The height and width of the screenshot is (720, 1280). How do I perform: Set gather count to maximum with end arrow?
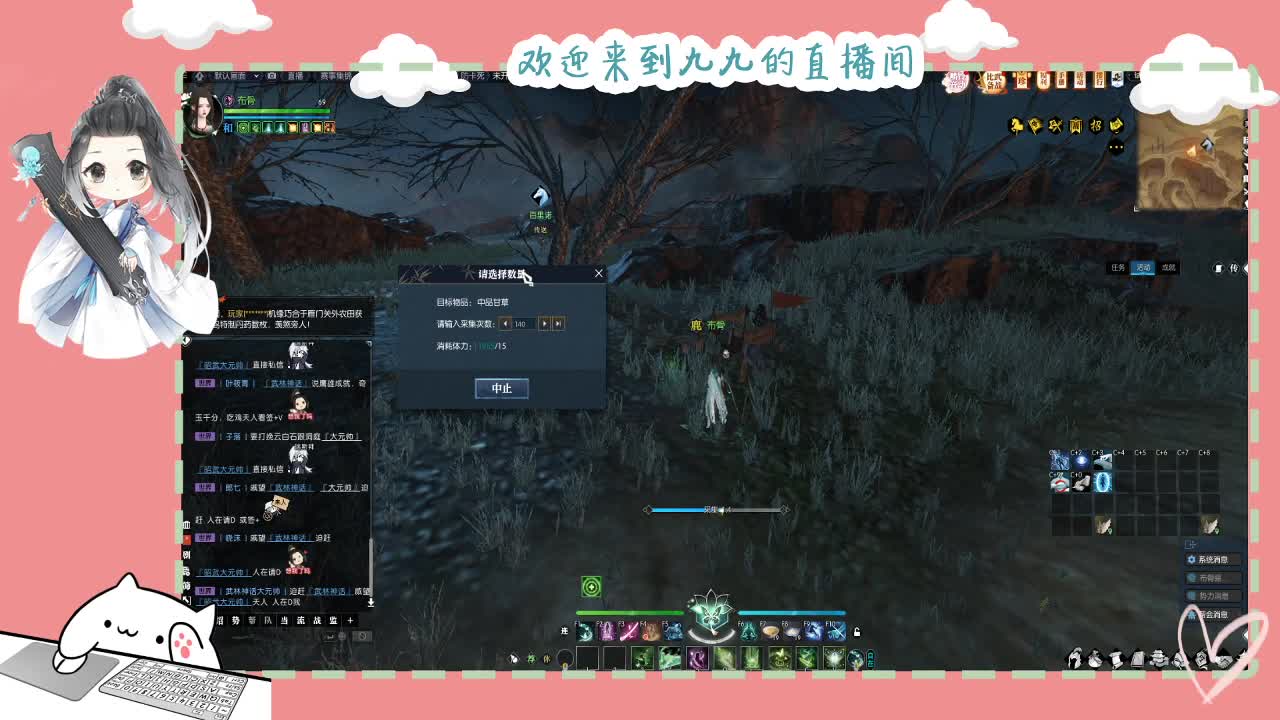[560, 324]
